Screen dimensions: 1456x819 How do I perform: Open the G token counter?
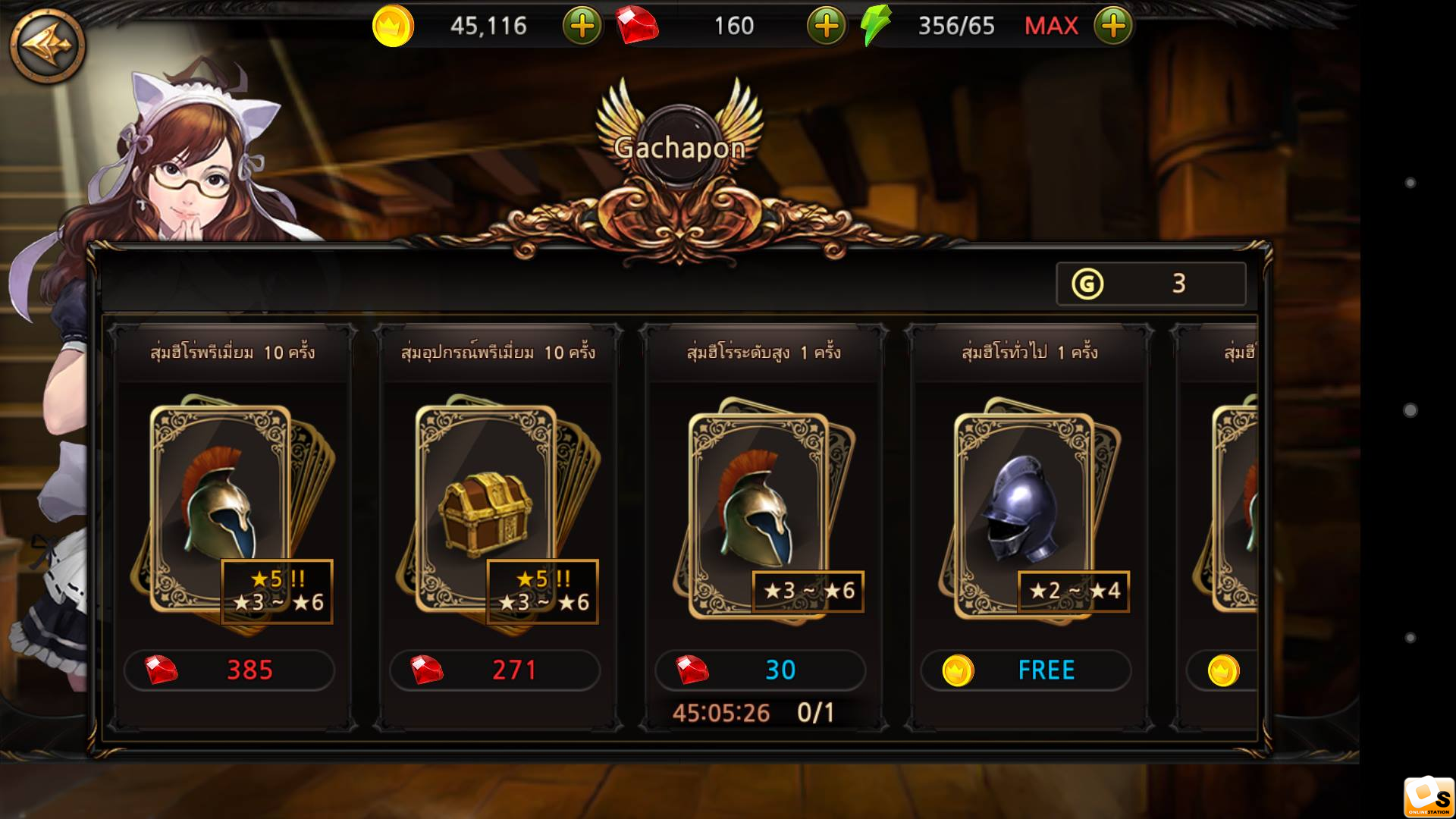[x=1150, y=284]
